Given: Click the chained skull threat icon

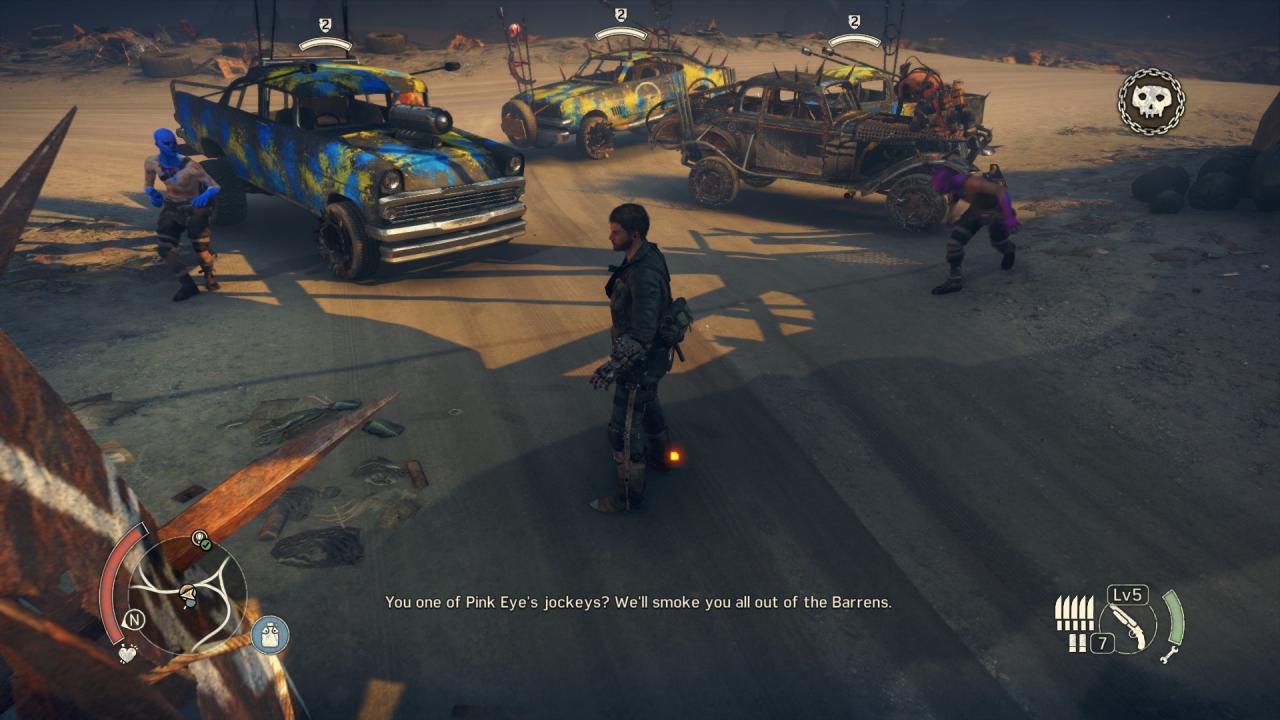Looking at the screenshot, I should tap(1151, 101).
